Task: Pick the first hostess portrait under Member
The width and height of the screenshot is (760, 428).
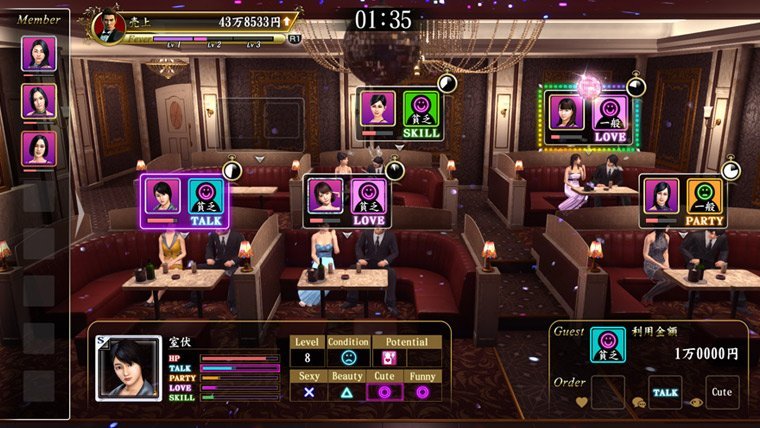Action: pos(39,54)
